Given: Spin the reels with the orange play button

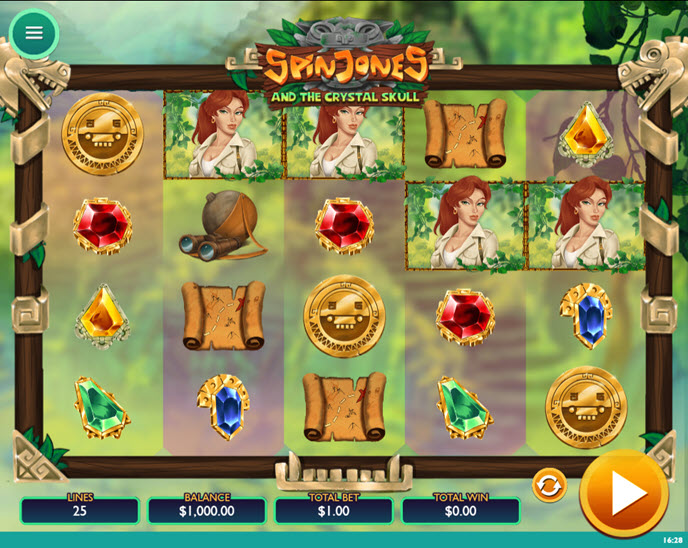Looking at the screenshot, I should [x=624, y=493].
